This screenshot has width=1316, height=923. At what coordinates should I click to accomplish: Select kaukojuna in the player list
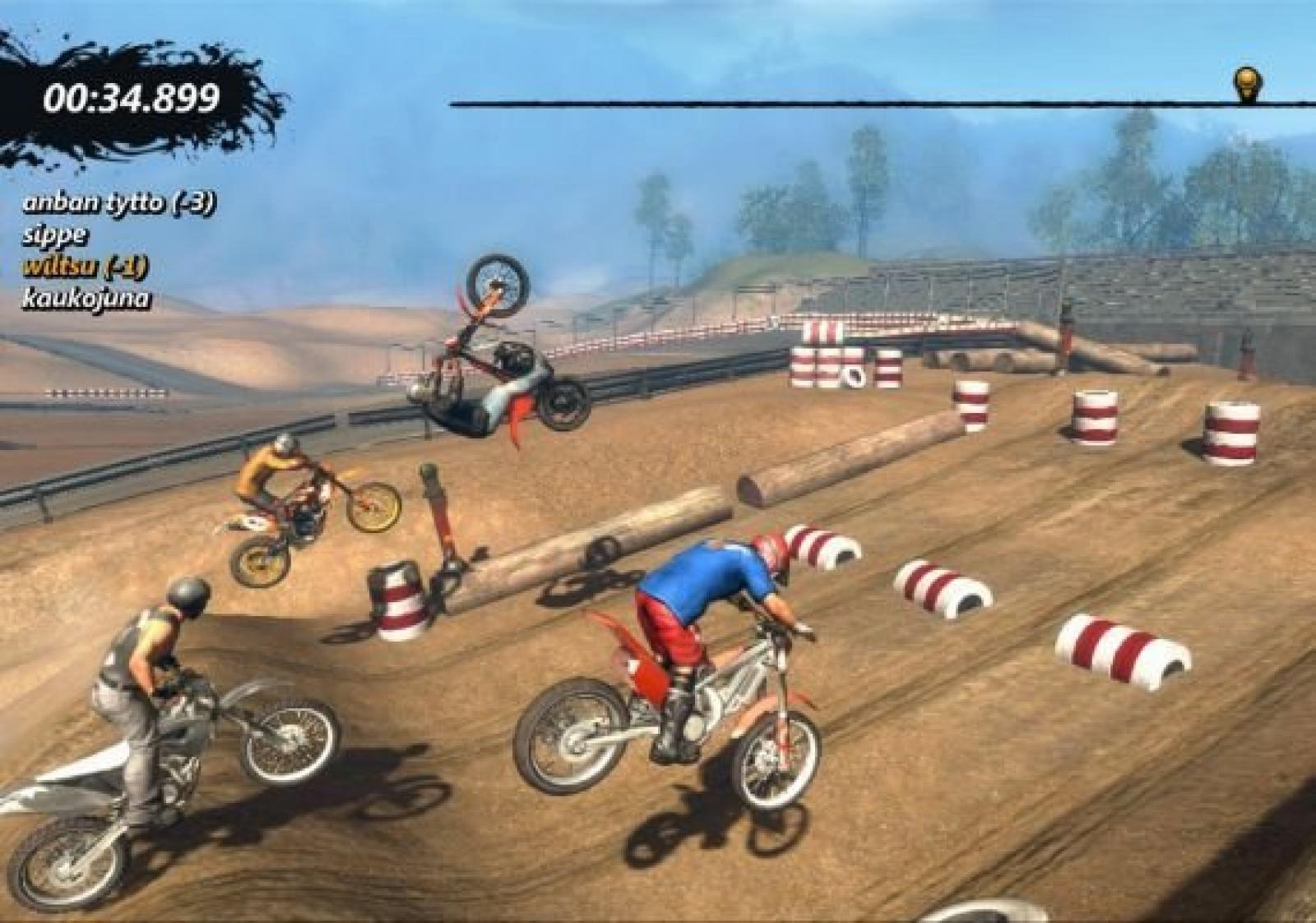(86, 298)
